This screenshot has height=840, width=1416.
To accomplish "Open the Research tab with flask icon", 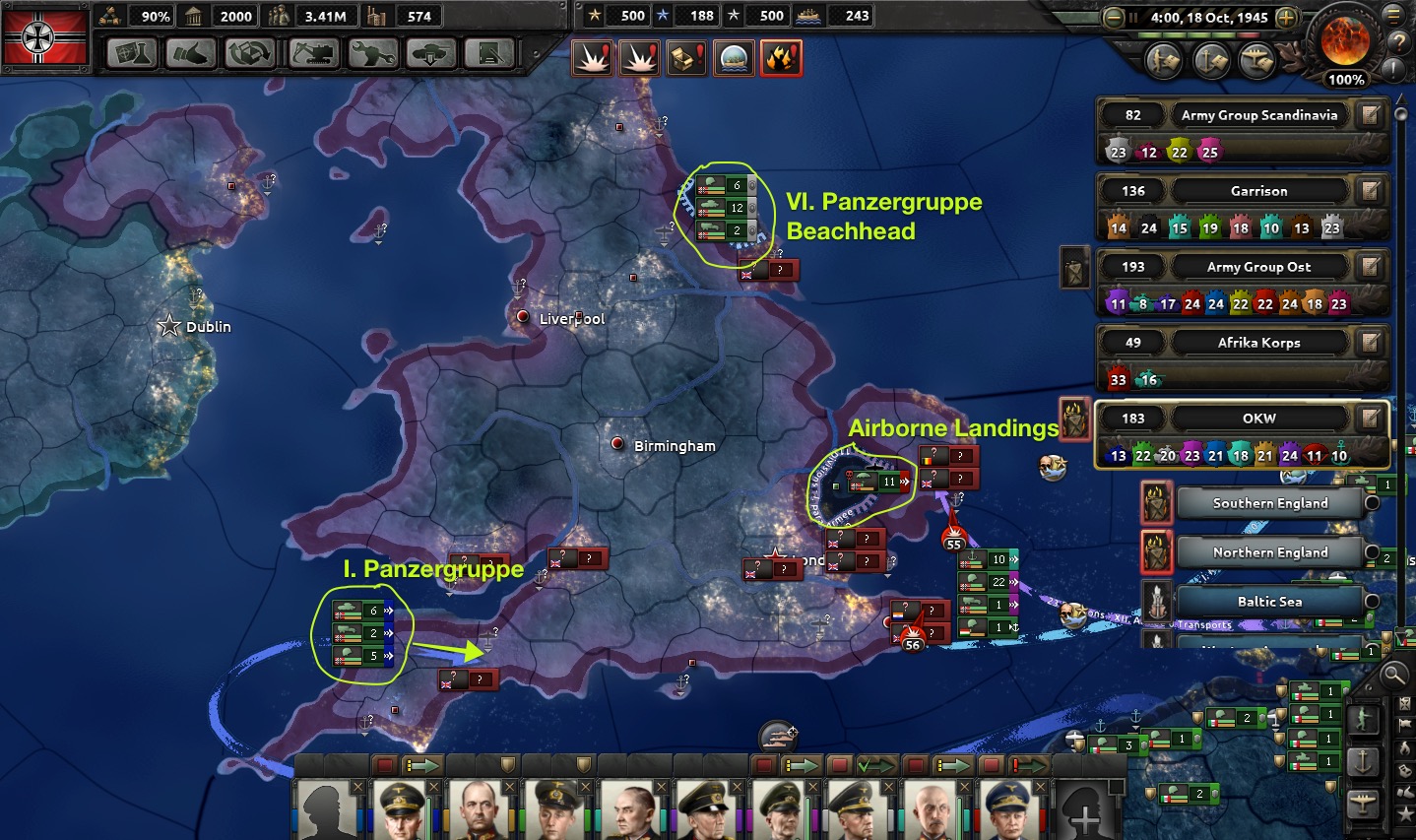I will (x=131, y=53).
